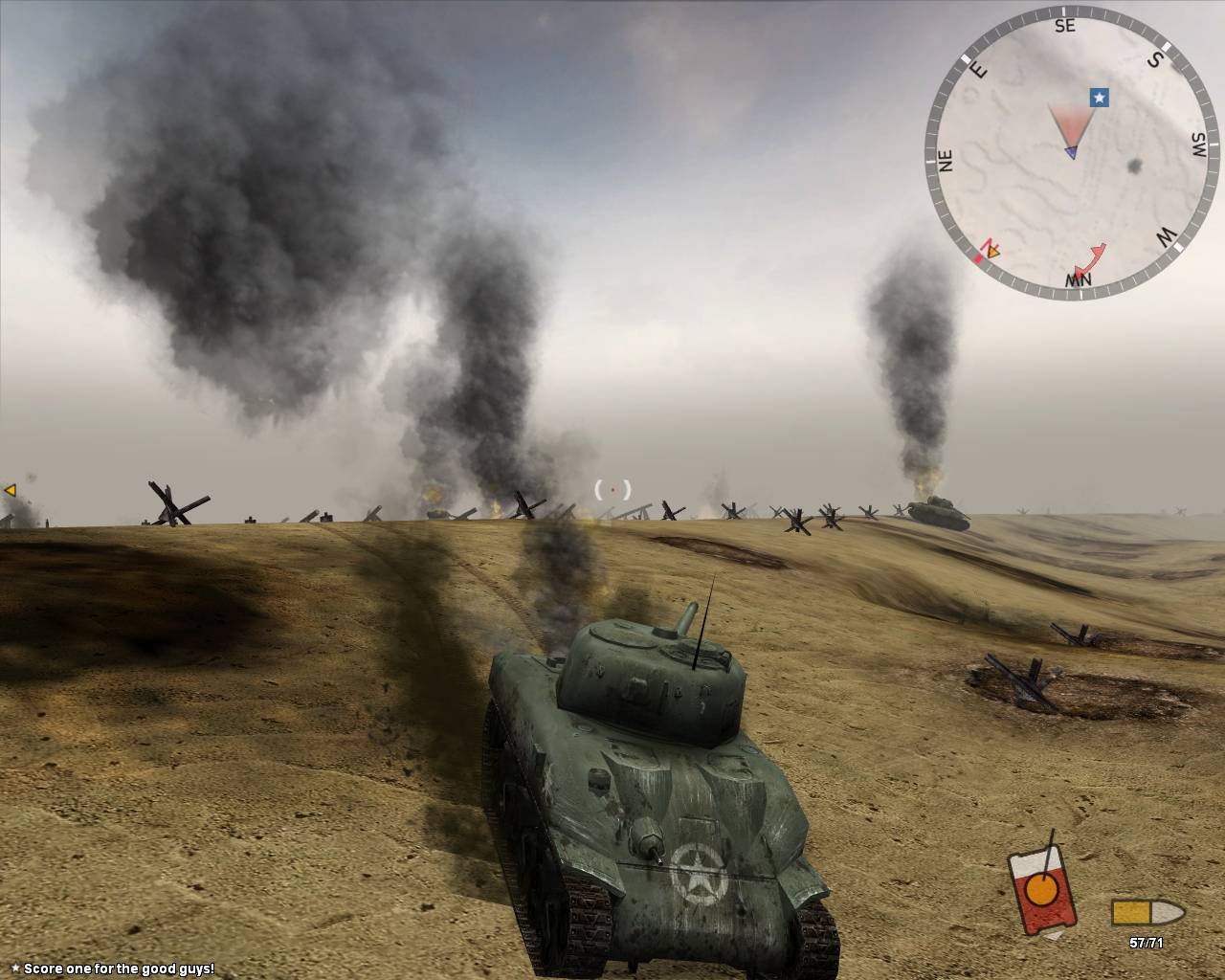This screenshot has height=980, width=1225.
Task: Open the SE heading label on the compass
Action: (x=1065, y=26)
